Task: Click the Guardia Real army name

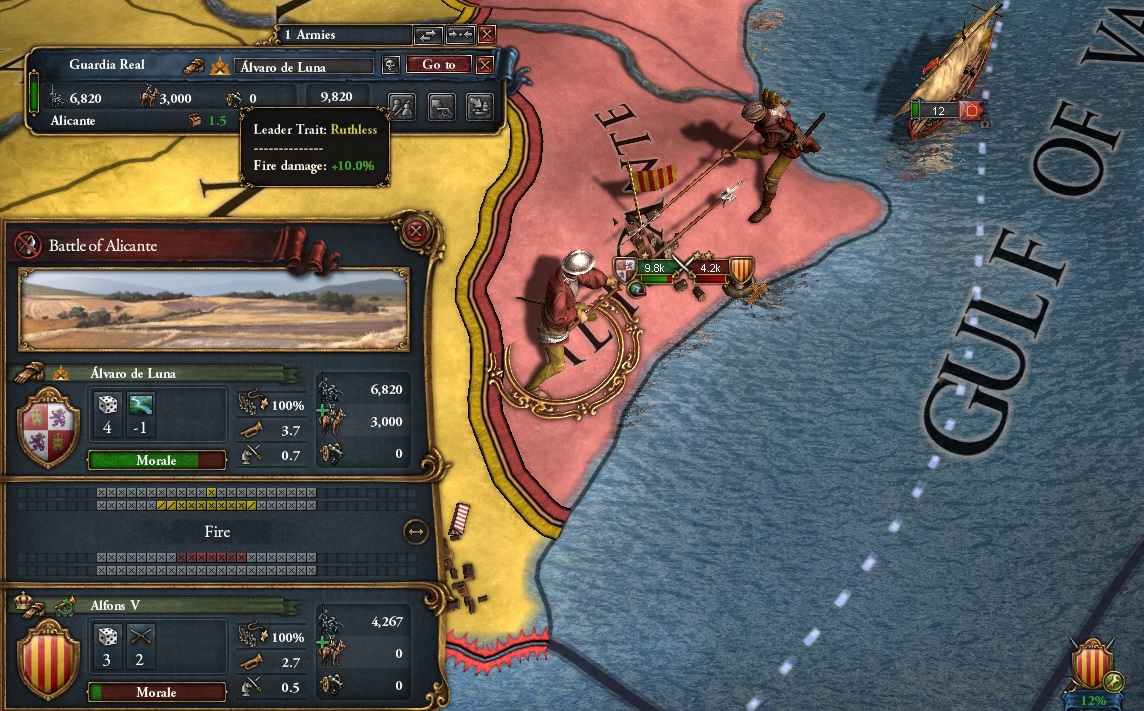Action: coord(107,65)
